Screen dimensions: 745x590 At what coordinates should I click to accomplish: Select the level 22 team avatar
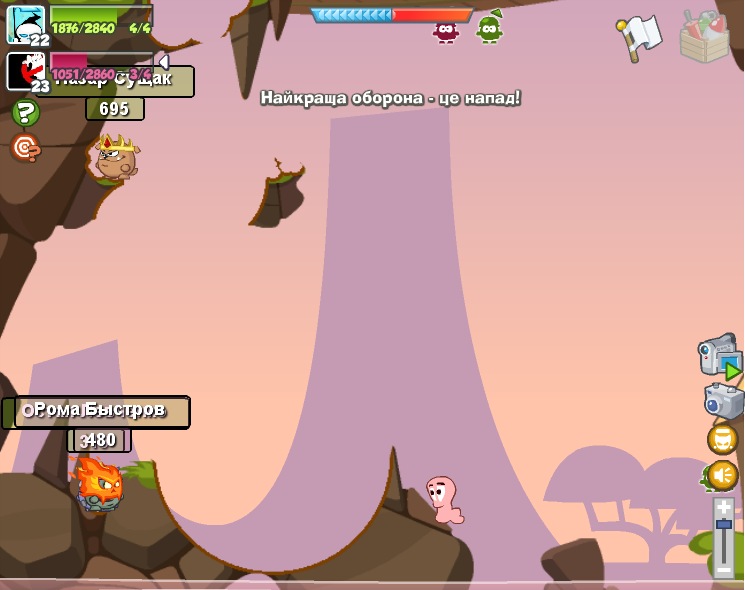[25, 23]
